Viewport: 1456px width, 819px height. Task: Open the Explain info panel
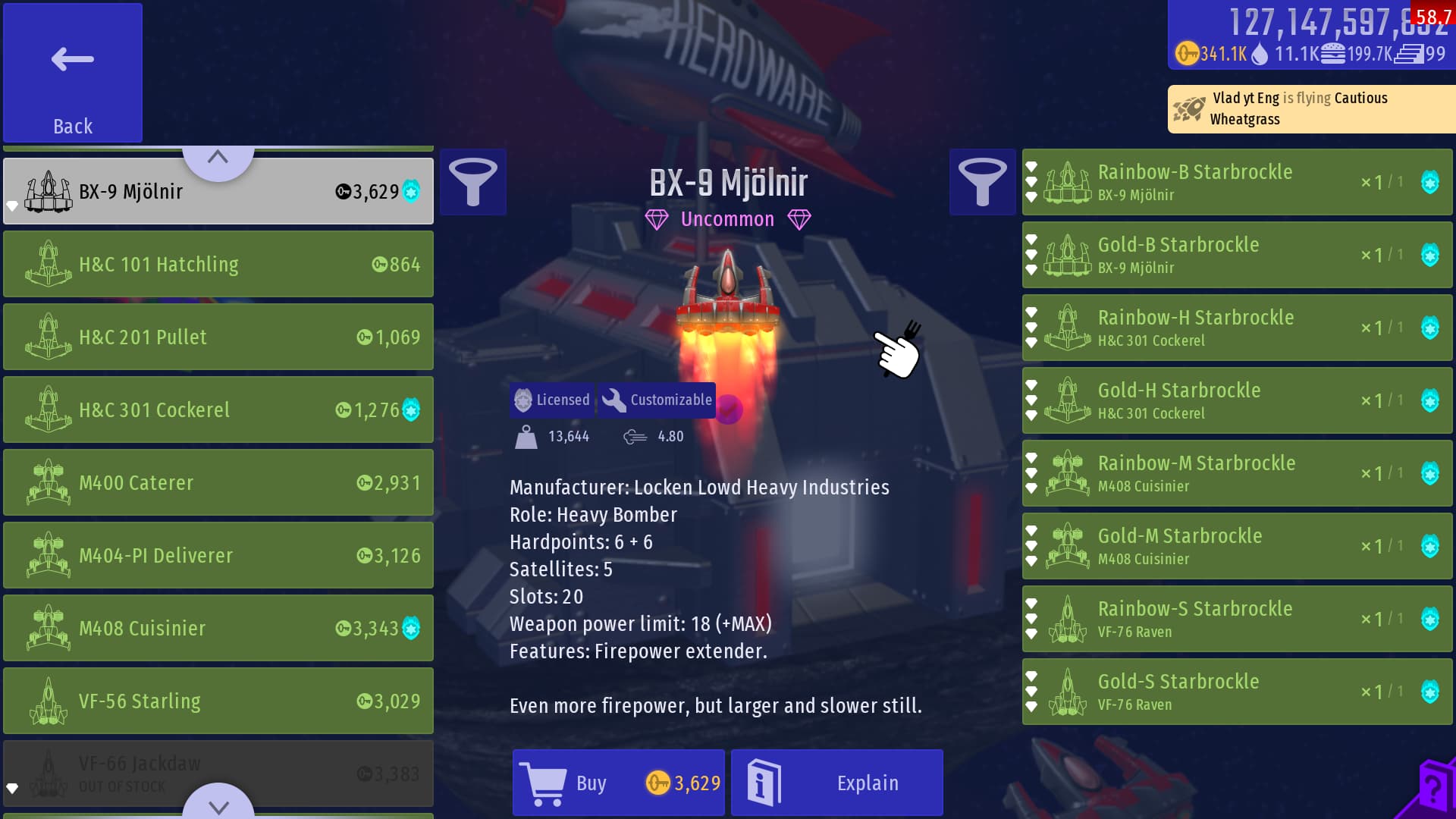point(836,783)
